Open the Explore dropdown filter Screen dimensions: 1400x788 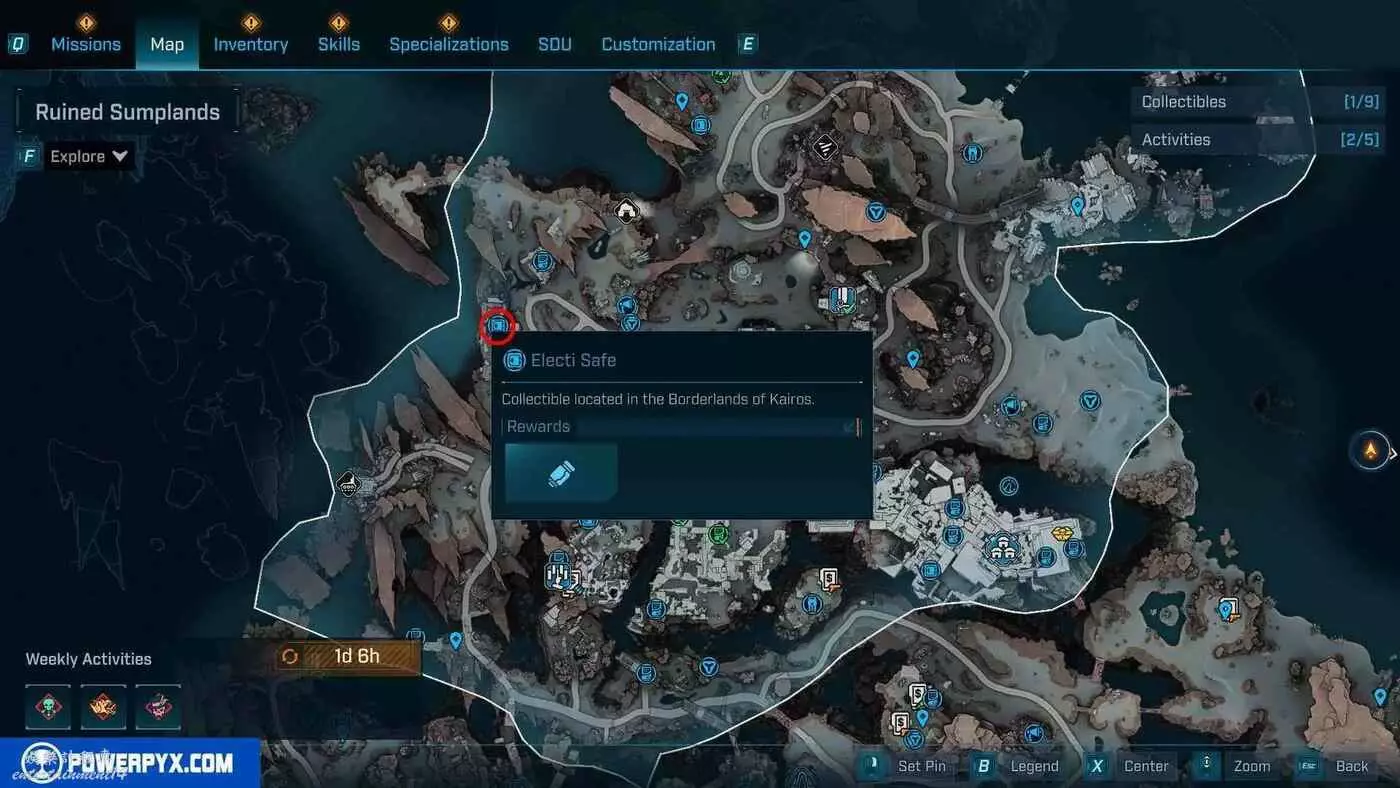[90, 156]
